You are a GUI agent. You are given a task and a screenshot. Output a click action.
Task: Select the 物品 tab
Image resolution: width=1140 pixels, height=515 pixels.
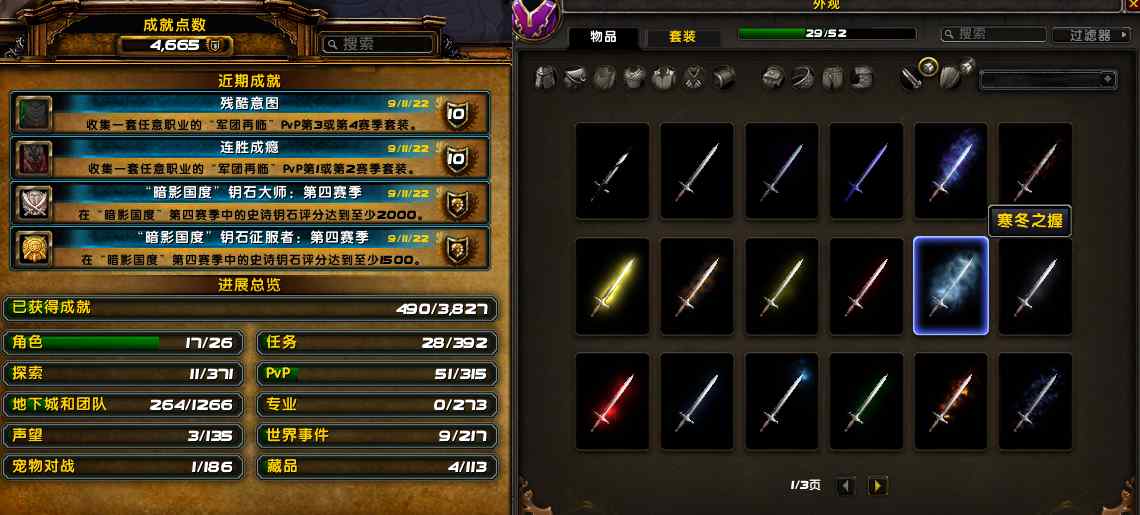tap(603, 37)
